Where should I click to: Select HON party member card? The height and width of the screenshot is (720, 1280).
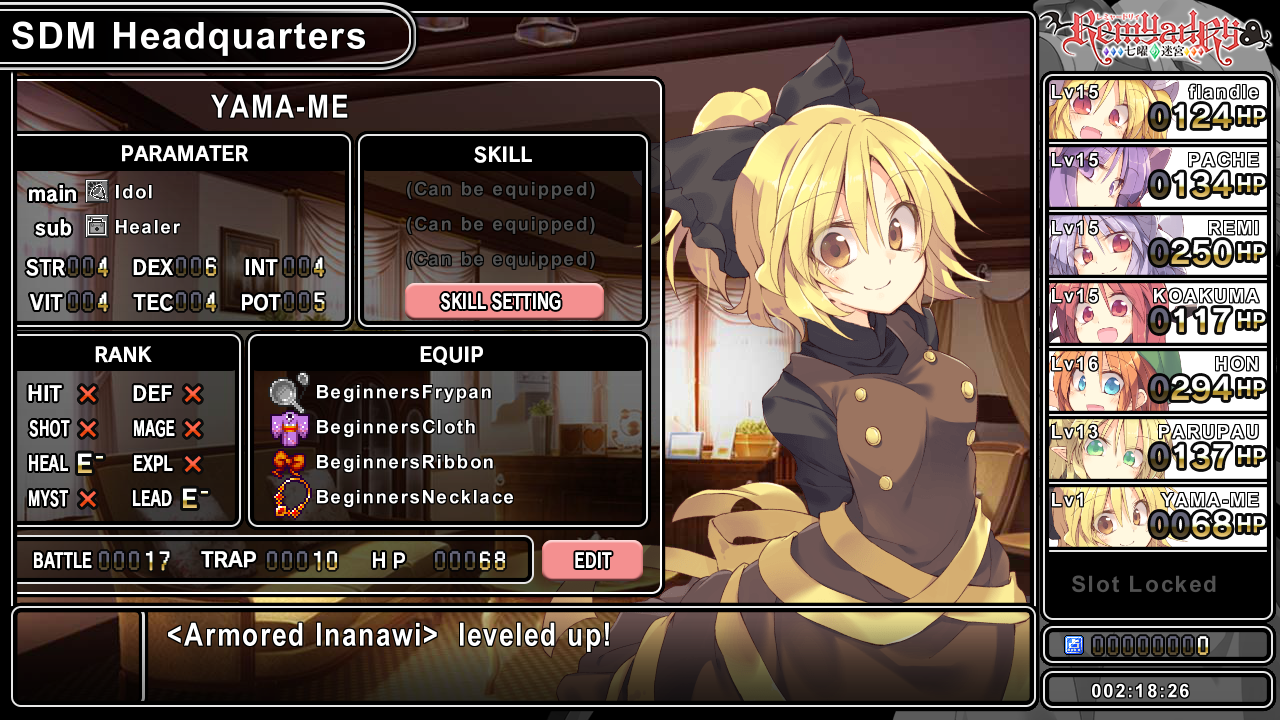1158,381
